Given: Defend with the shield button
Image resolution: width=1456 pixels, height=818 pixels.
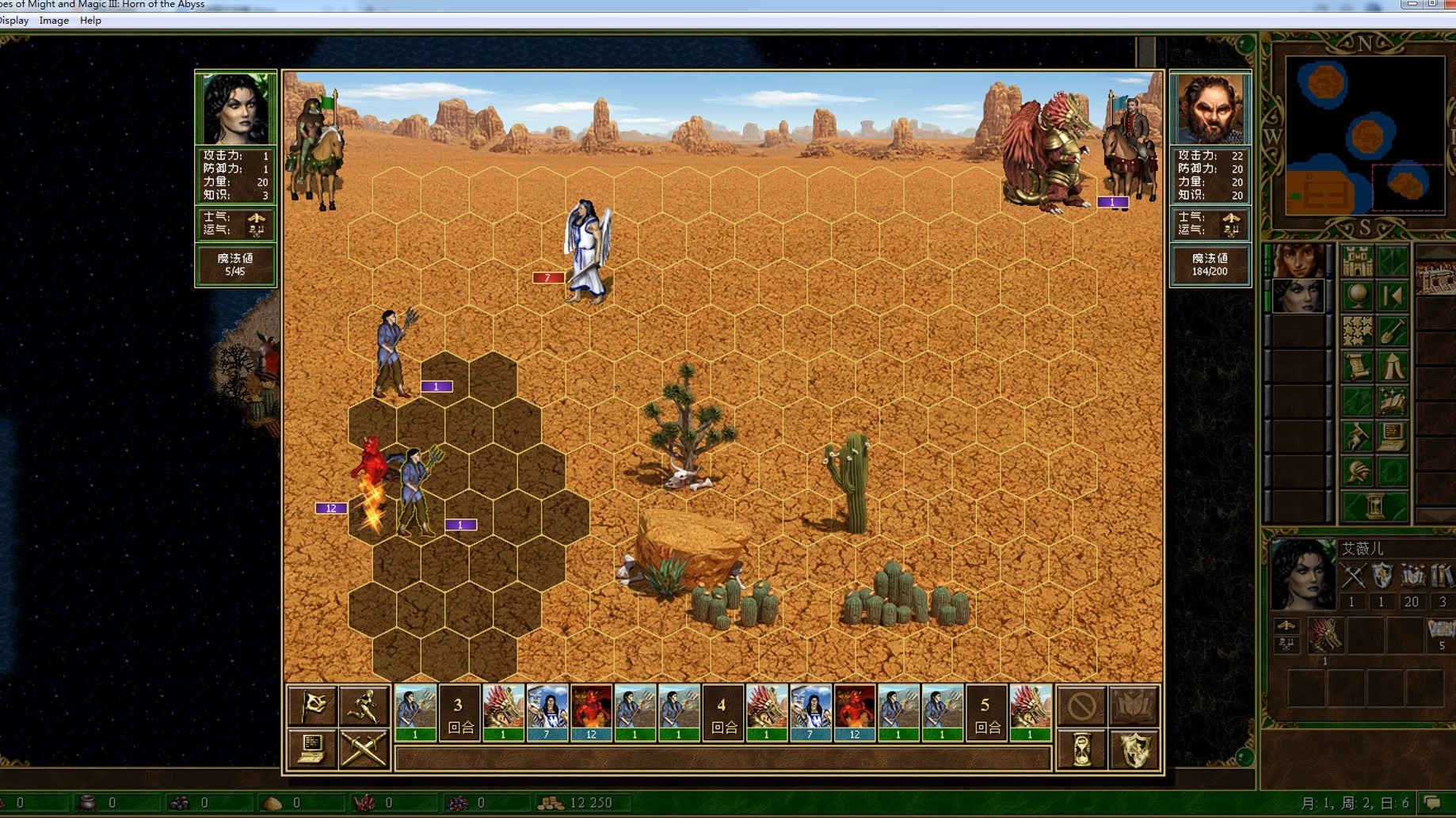Looking at the screenshot, I should click(x=1134, y=748).
